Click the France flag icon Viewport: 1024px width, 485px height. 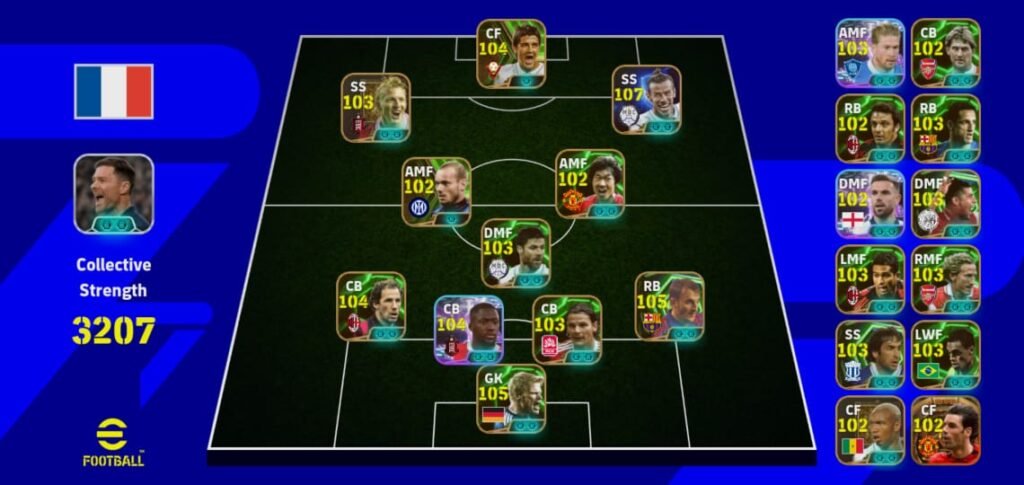(114, 92)
